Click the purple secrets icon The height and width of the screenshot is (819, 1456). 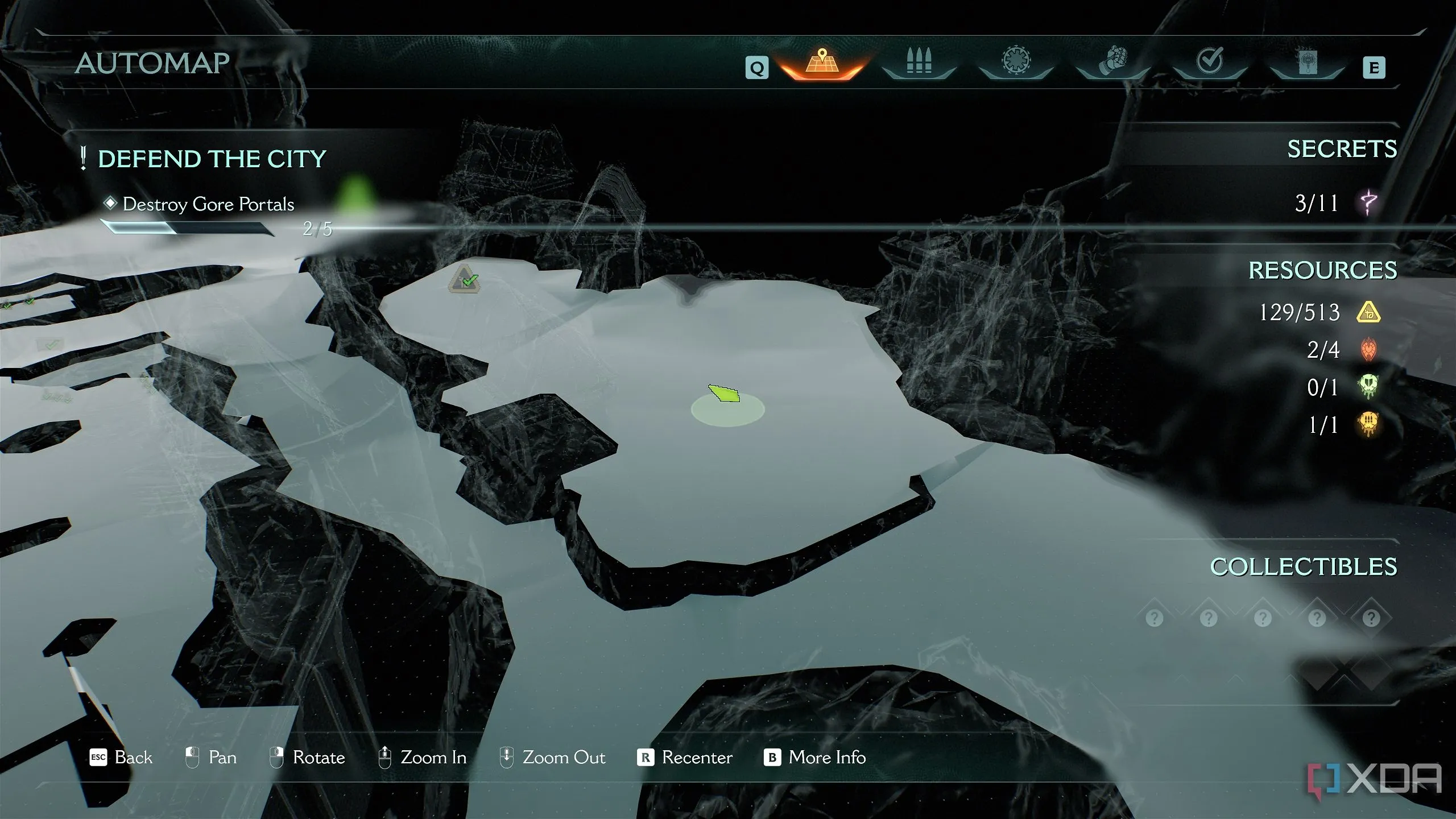[1368, 202]
